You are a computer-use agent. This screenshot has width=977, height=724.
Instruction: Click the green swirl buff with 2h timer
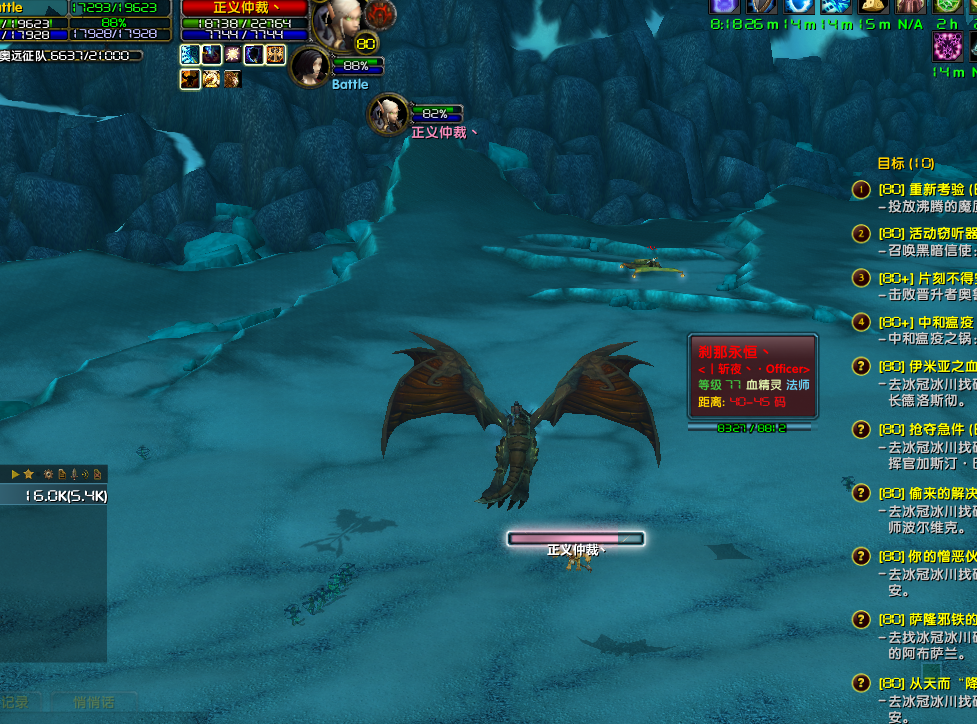point(946,5)
